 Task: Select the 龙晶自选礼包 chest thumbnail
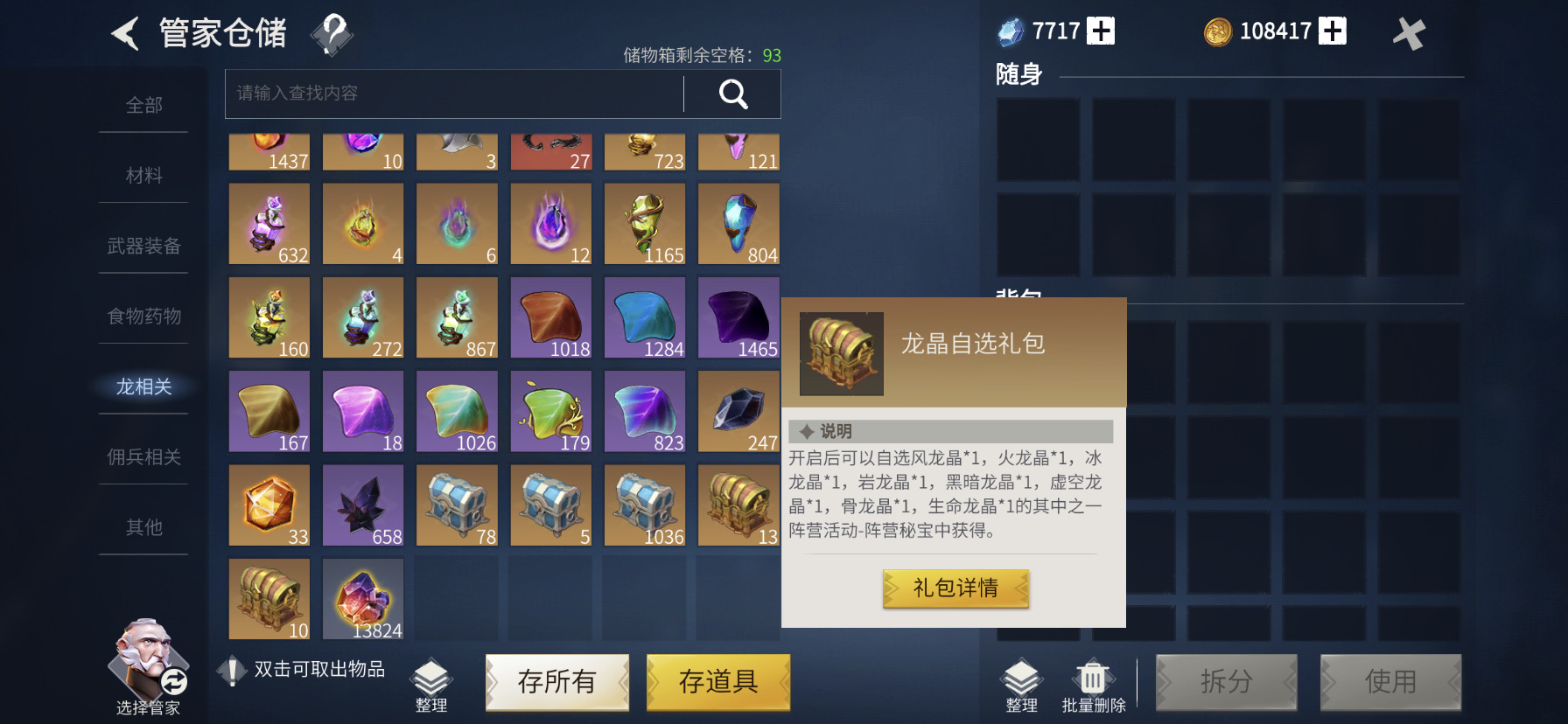point(841,353)
